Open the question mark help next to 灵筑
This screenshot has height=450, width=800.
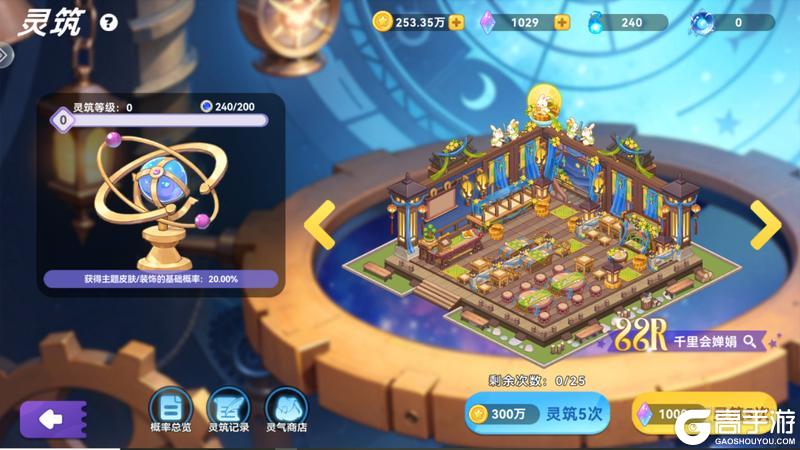[109, 22]
